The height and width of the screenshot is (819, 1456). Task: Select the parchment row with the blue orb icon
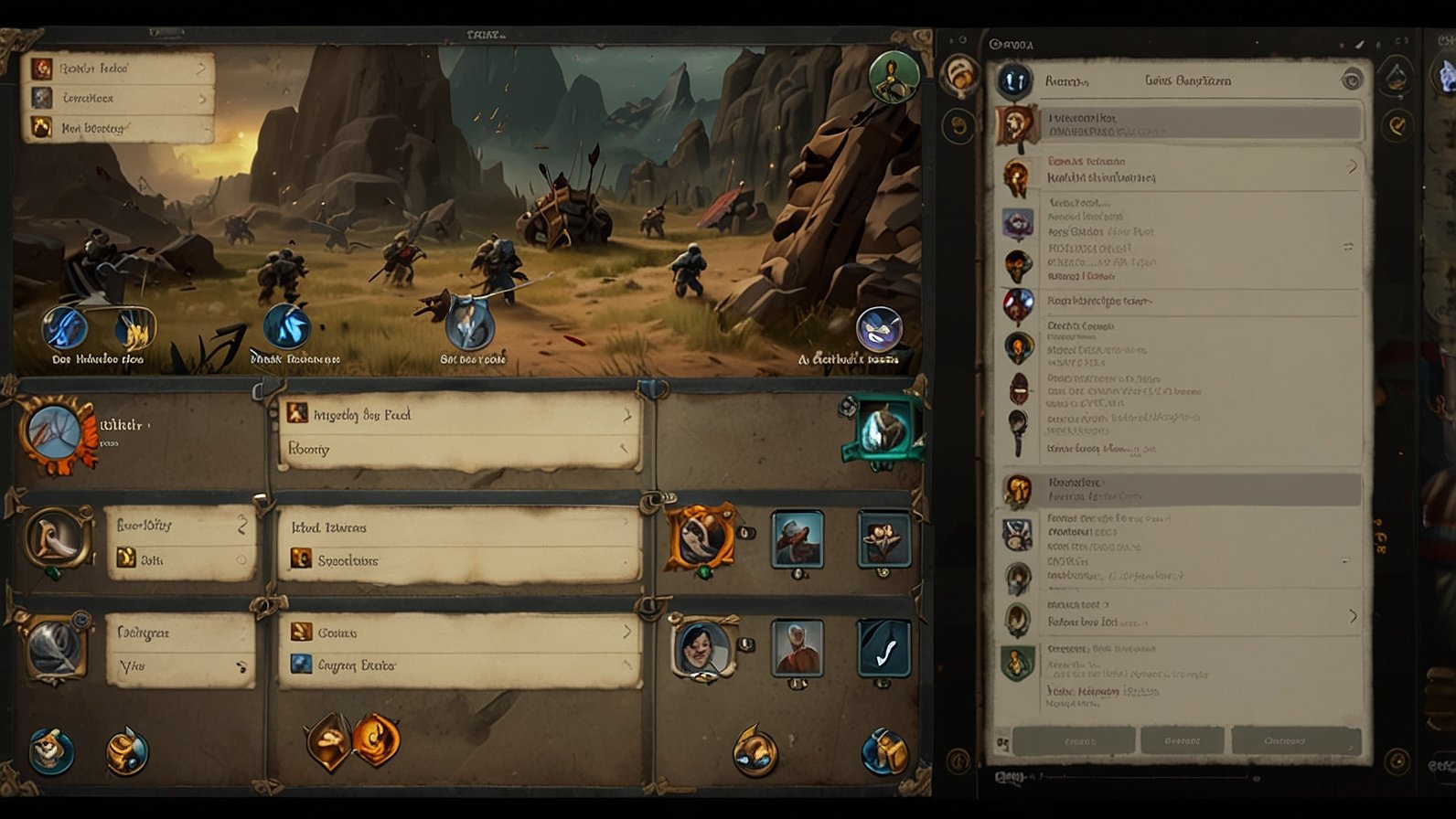459,665
